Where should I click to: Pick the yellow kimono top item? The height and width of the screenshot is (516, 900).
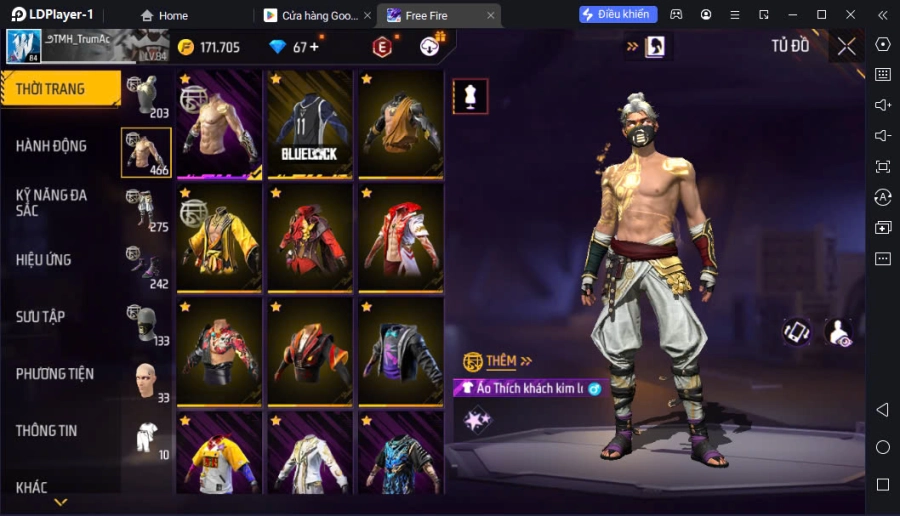click(219, 236)
